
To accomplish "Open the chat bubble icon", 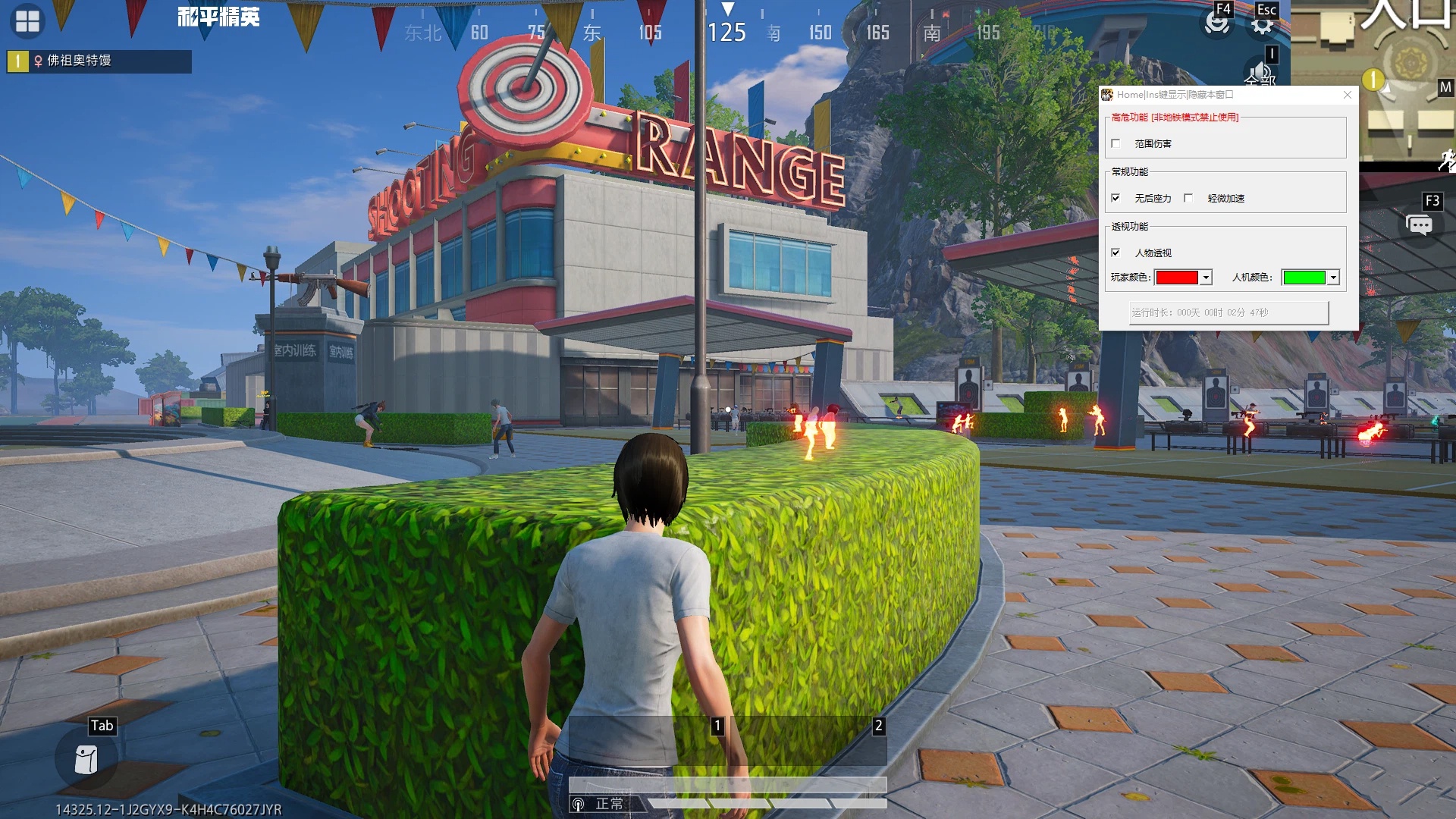I will coord(1419,225).
